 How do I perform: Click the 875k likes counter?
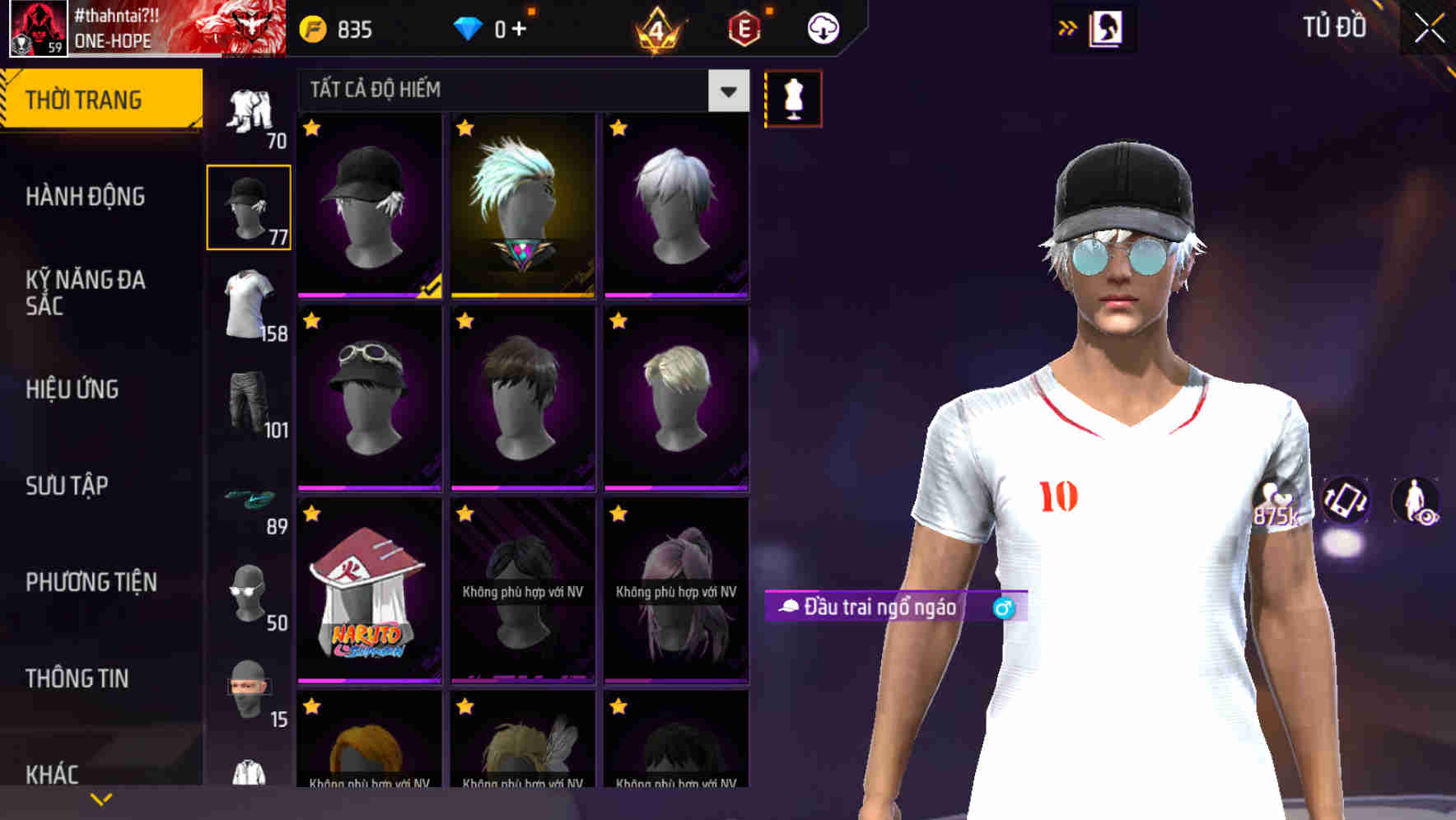[x=1279, y=512]
